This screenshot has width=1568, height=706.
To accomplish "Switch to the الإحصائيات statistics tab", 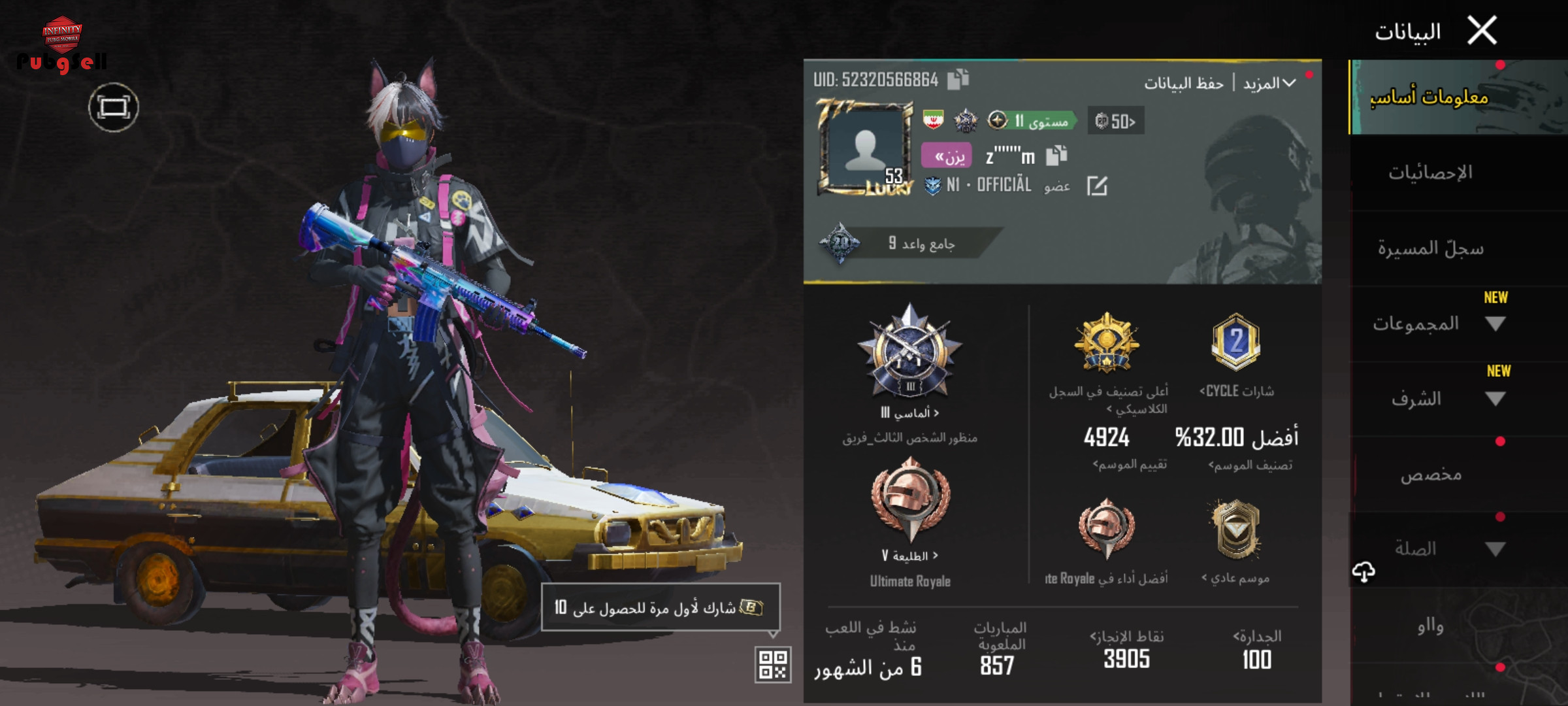I will 1430,173.
